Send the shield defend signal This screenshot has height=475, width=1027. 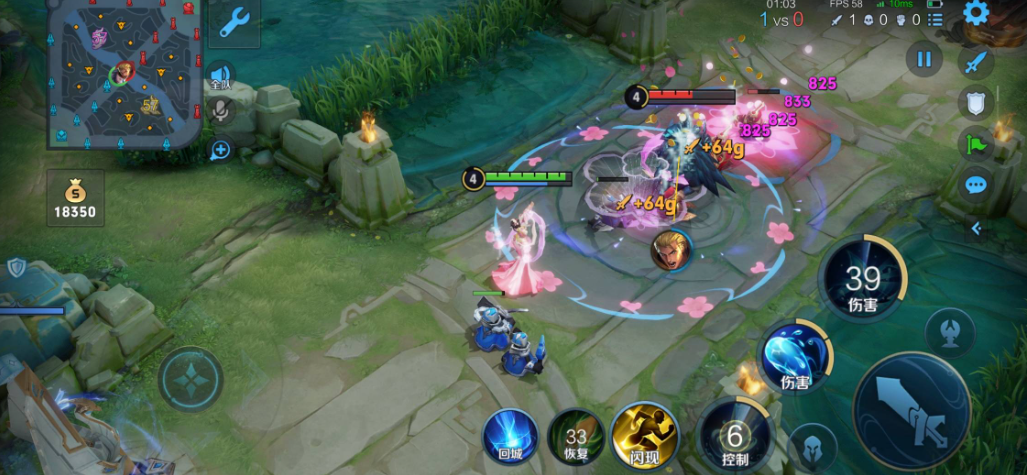pyautogui.click(x=976, y=102)
